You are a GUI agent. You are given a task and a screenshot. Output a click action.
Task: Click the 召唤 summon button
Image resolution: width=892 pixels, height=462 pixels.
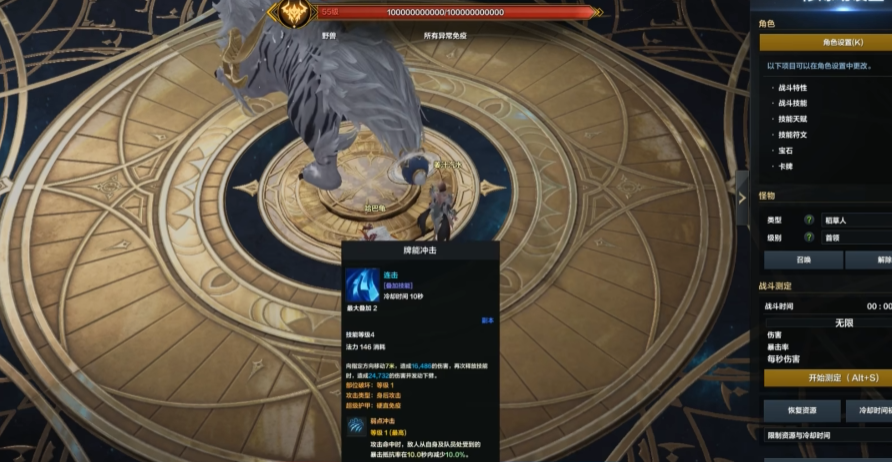[802, 260]
